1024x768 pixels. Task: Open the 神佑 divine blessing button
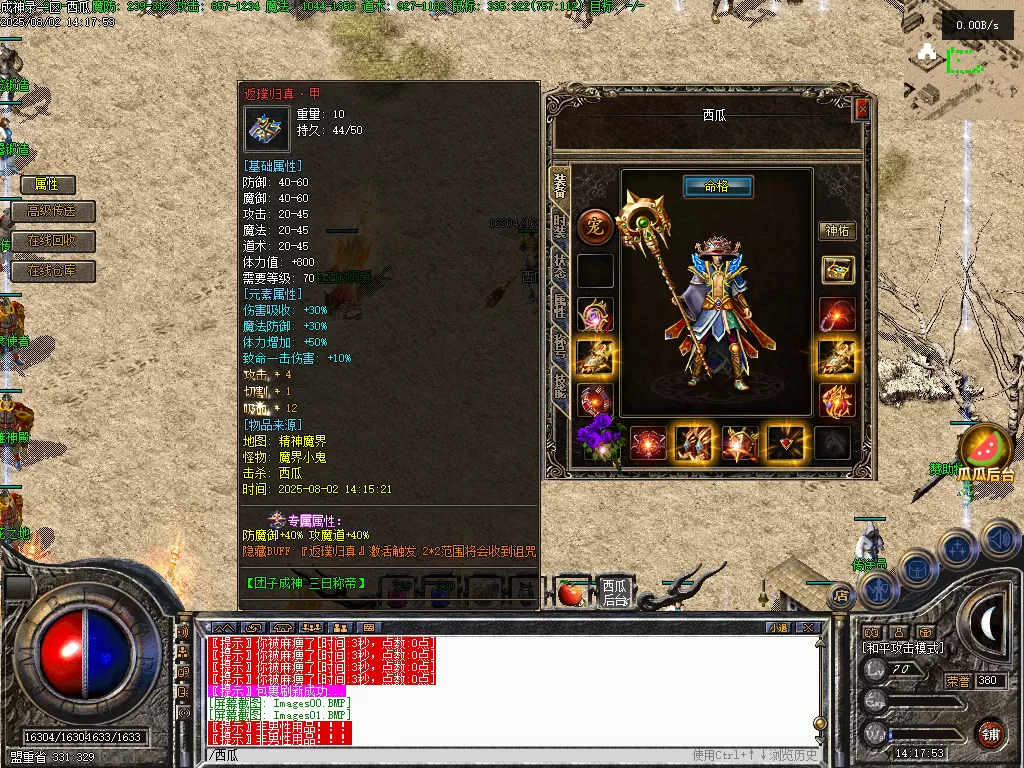[837, 231]
